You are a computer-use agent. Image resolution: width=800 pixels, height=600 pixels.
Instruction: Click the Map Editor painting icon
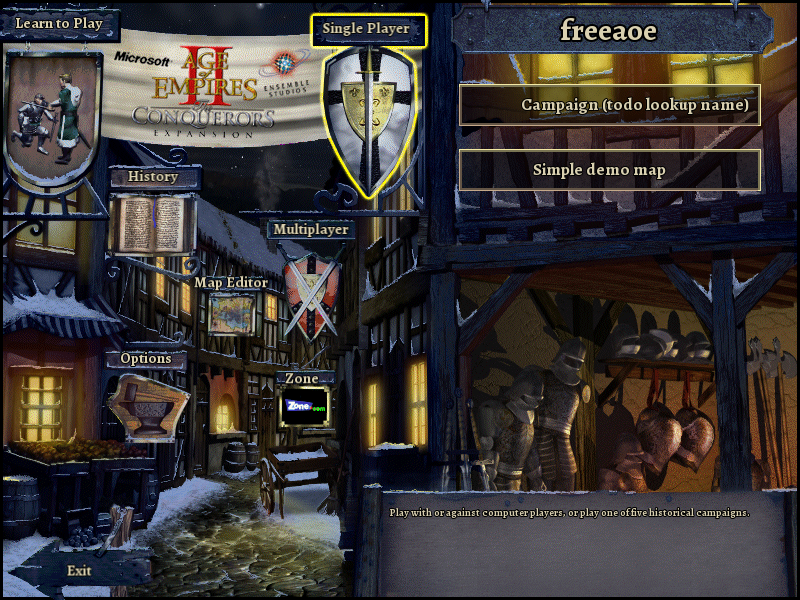pyautogui.click(x=231, y=315)
